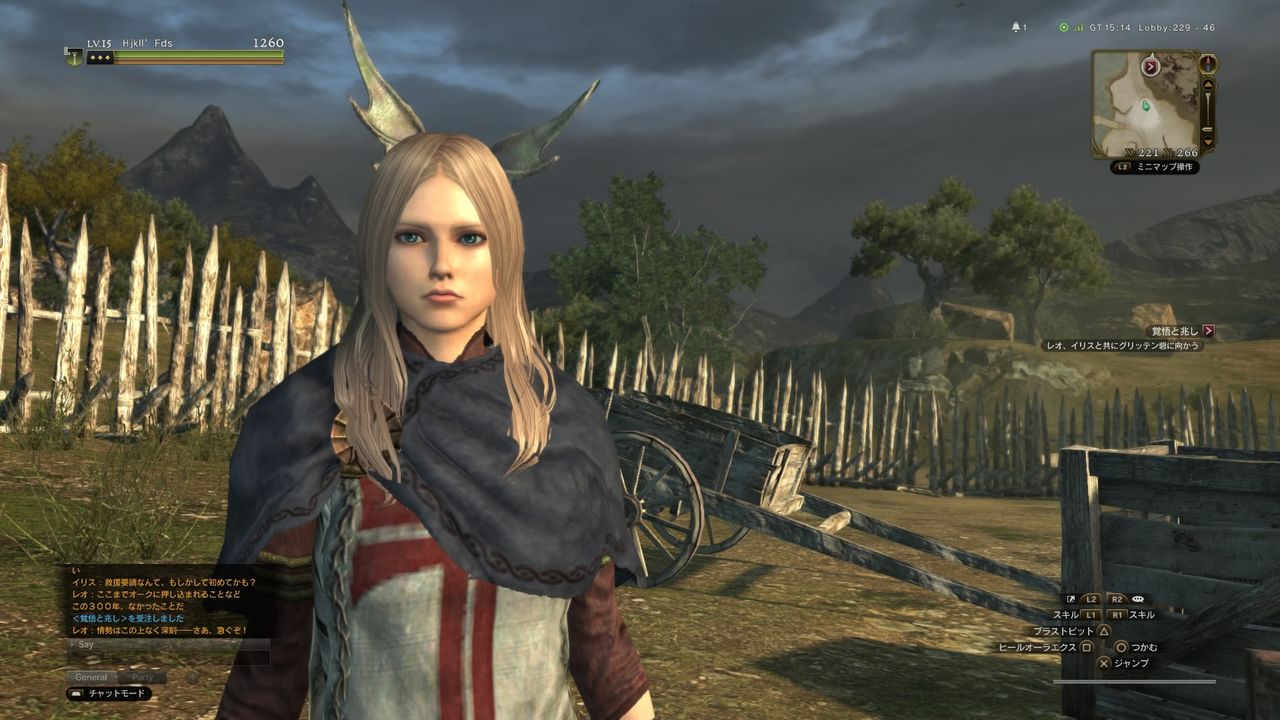Click the up arrow to zoom the minimap

pyautogui.click(x=1208, y=84)
